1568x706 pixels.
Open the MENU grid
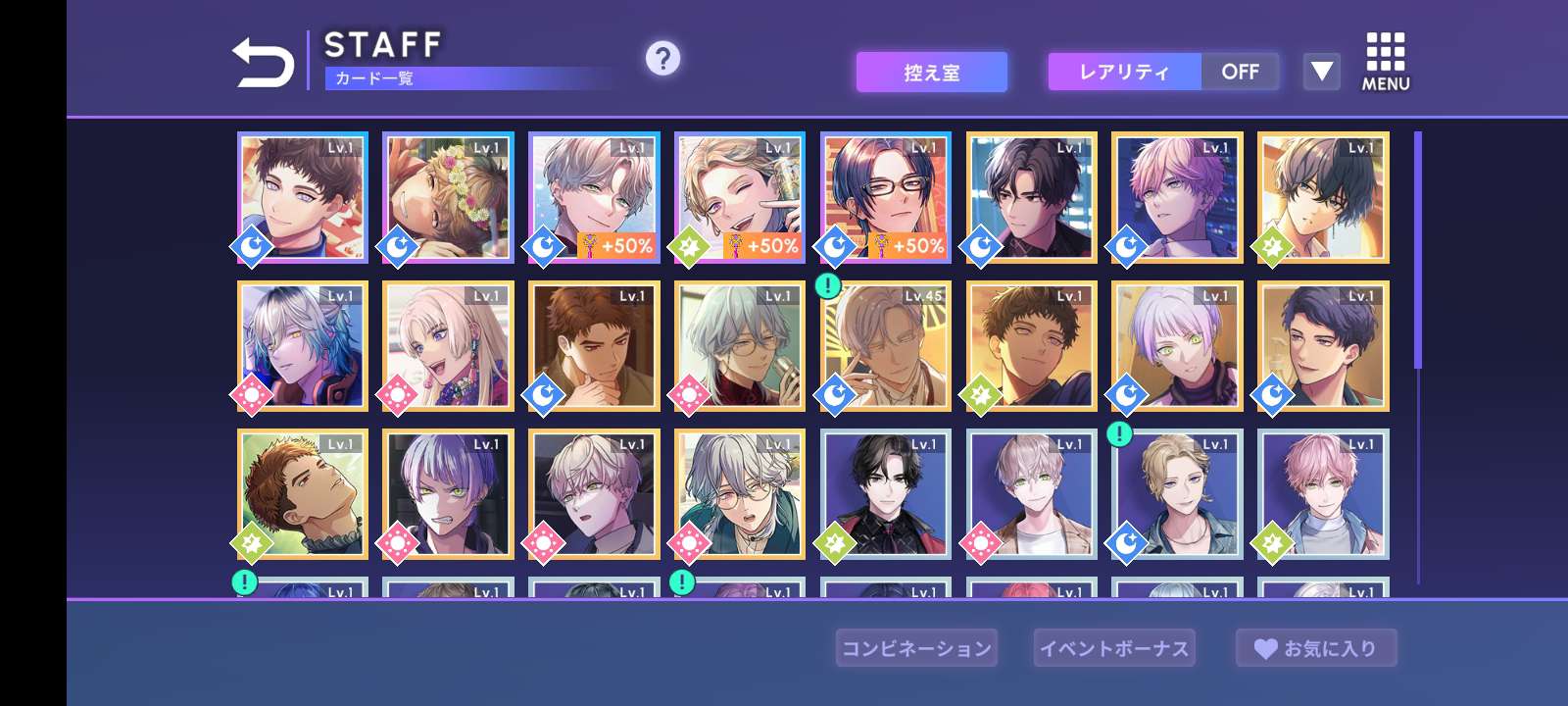1385,63
